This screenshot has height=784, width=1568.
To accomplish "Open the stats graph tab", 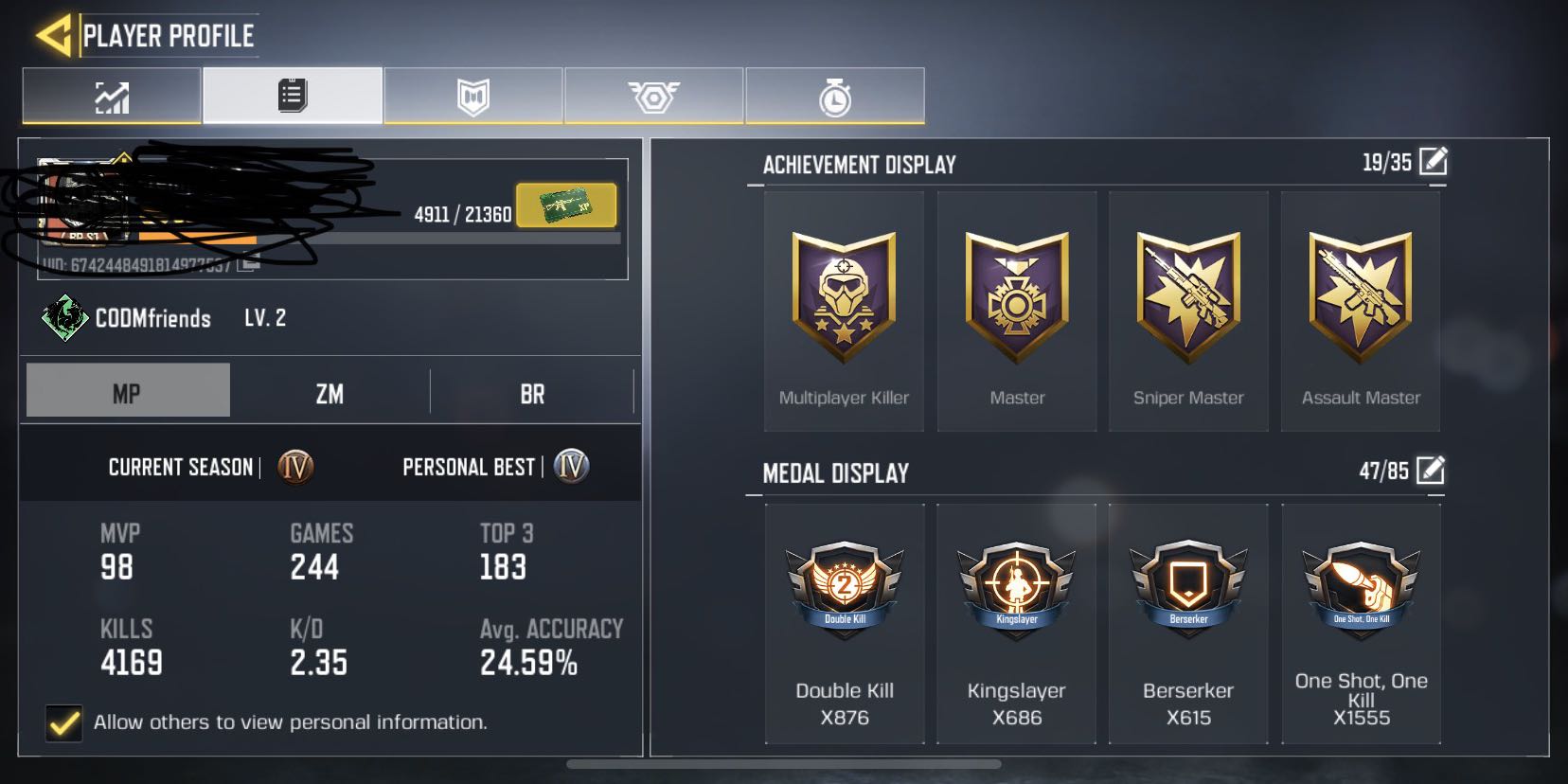I will [112, 96].
